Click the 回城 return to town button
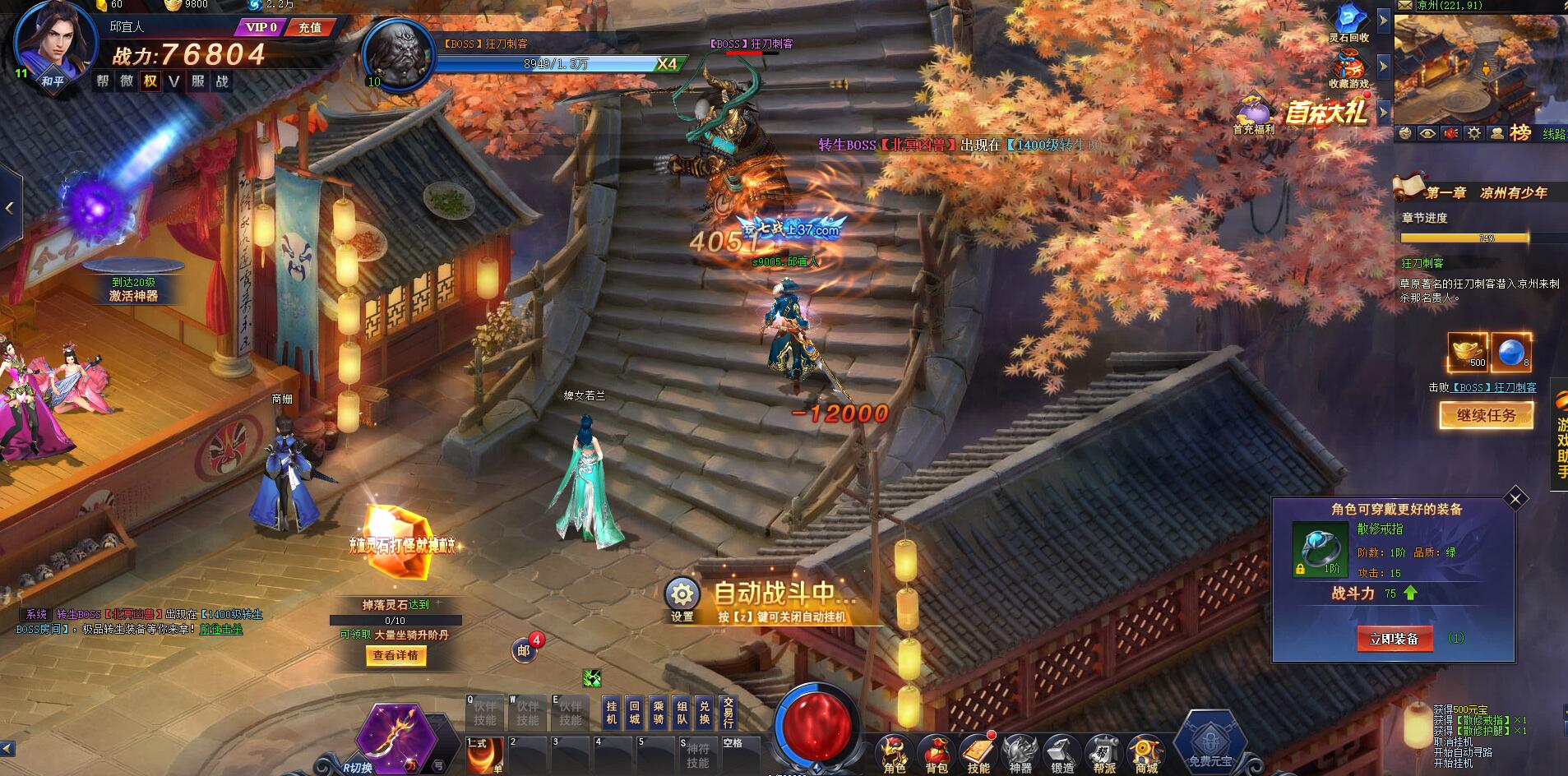 click(634, 712)
